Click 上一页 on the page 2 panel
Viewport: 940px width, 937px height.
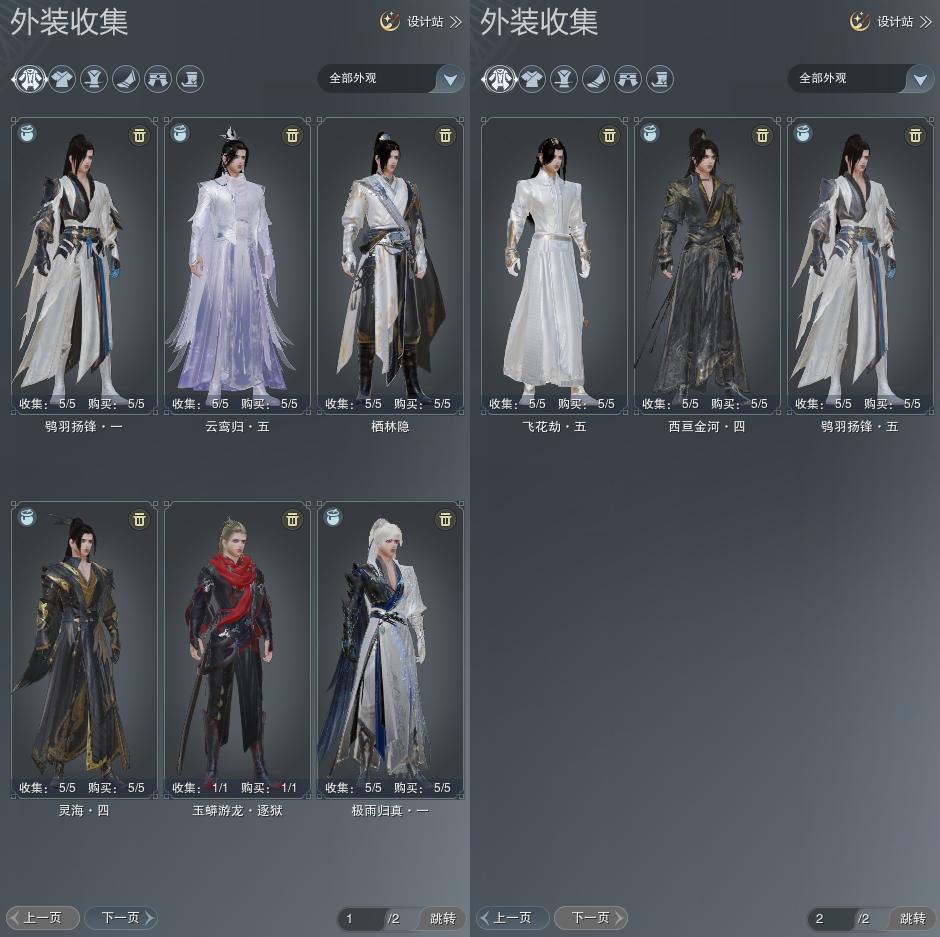(x=512, y=917)
